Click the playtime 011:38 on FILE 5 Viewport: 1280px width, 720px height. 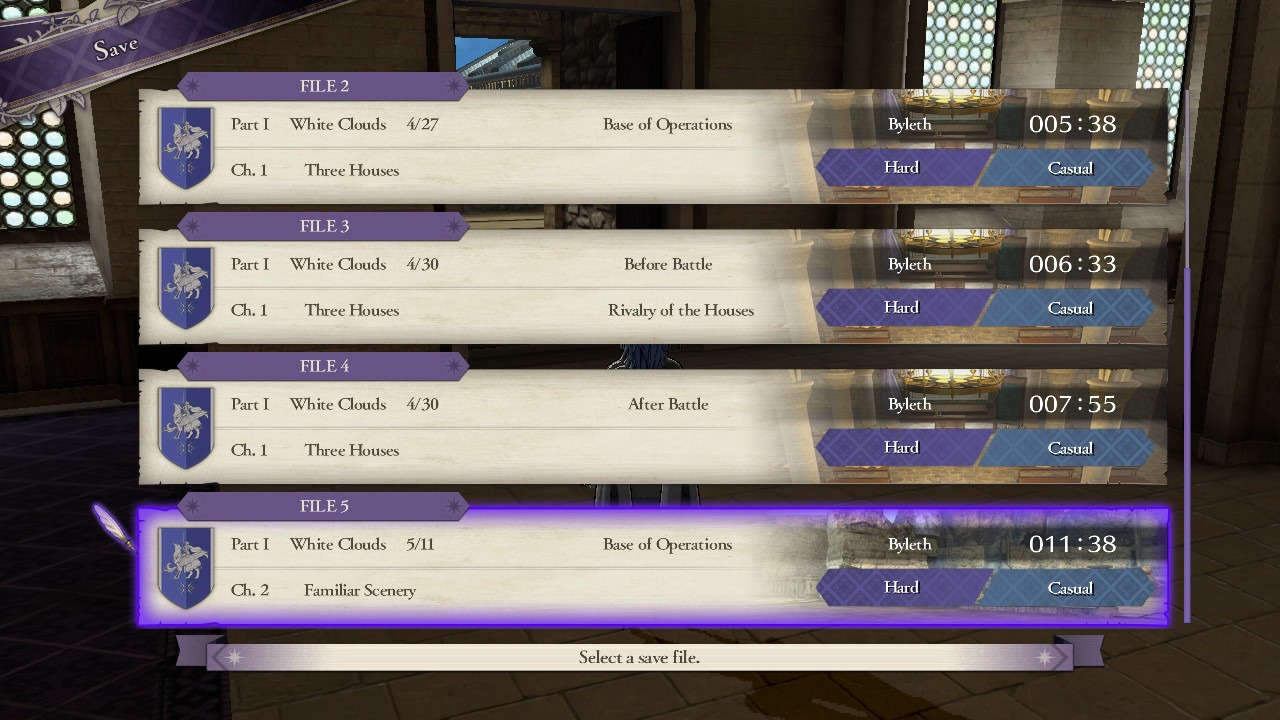(x=1072, y=544)
